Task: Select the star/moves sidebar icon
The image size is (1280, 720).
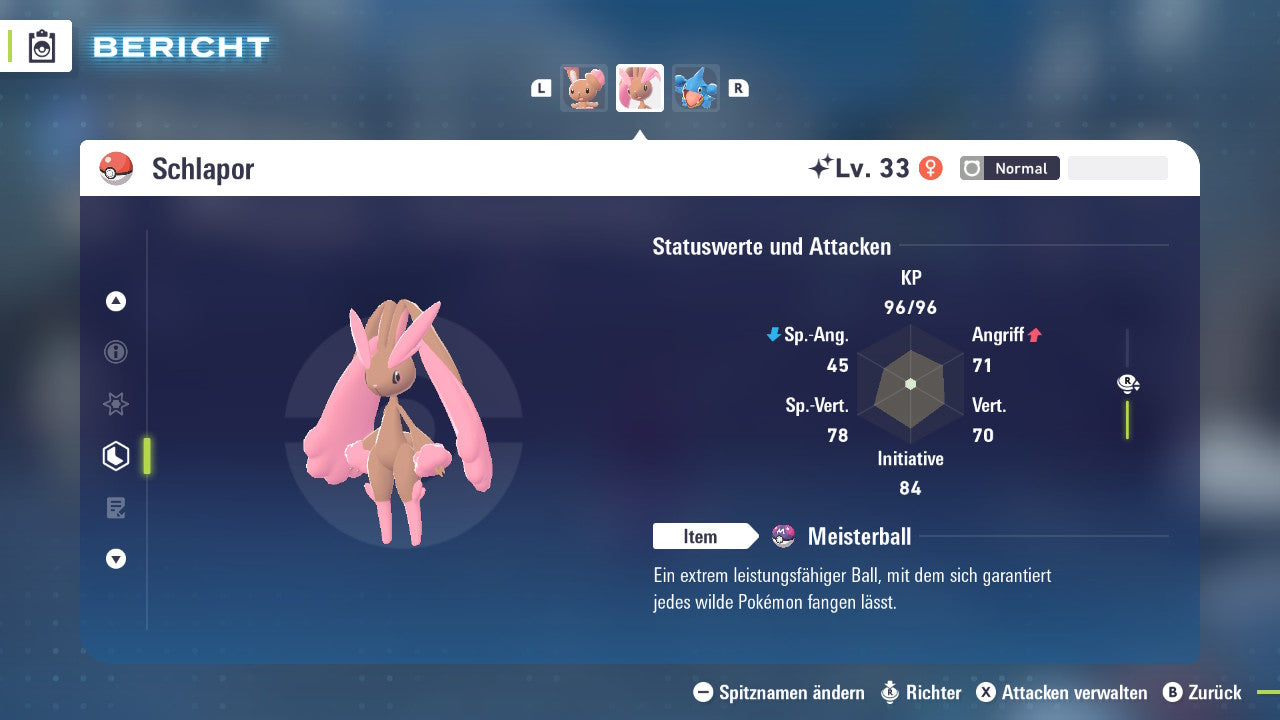Action: click(x=115, y=404)
